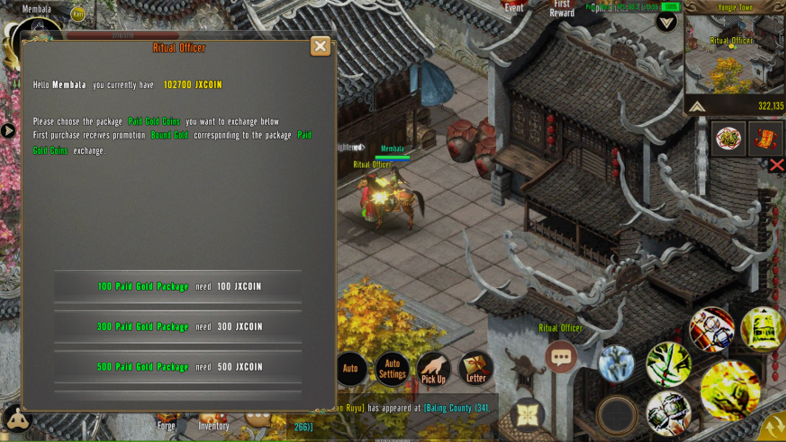Open the Inventory
The image size is (786, 442).
pyautogui.click(x=213, y=424)
